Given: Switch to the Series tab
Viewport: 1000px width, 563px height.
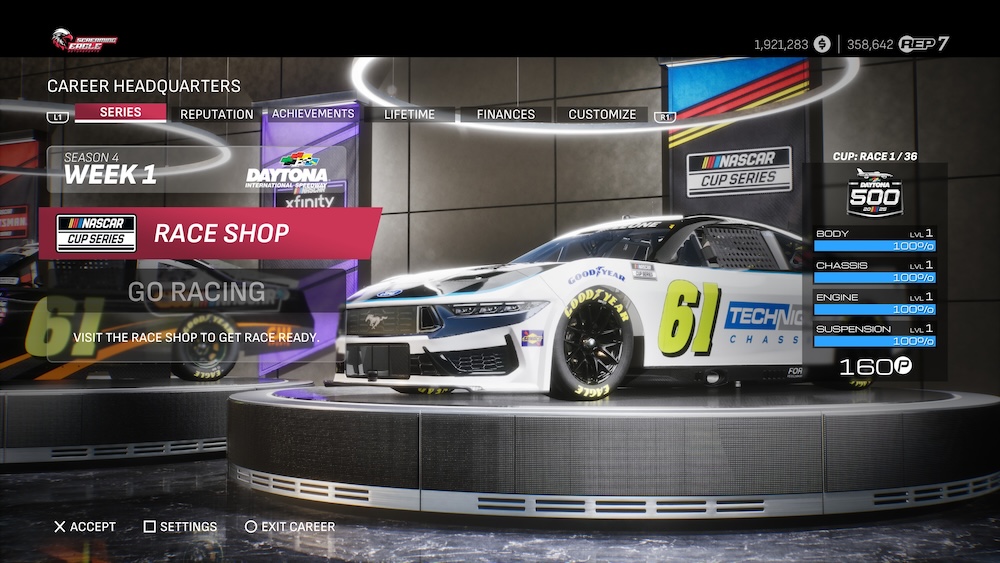Looking at the screenshot, I should coord(120,113).
